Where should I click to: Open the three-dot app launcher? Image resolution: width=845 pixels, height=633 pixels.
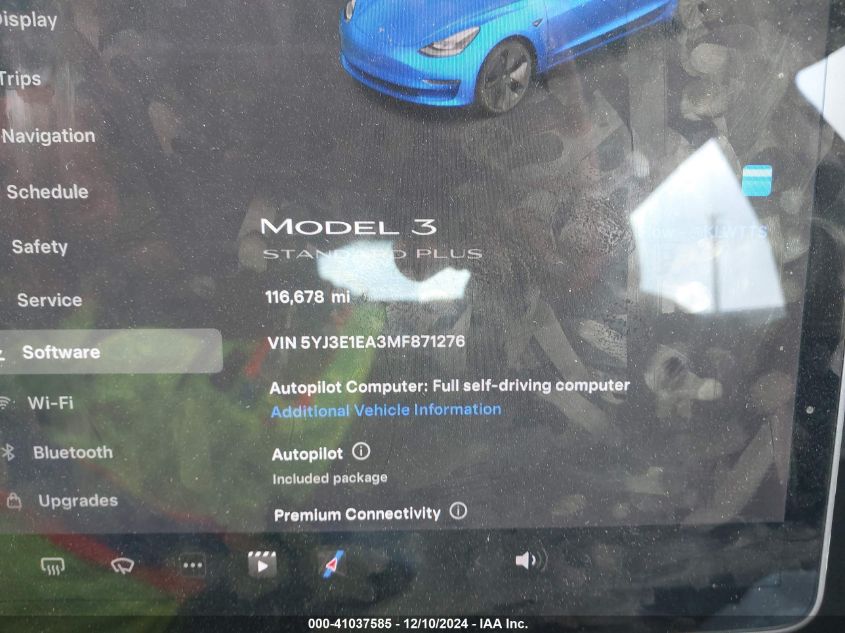pyautogui.click(x=193, y=565)
